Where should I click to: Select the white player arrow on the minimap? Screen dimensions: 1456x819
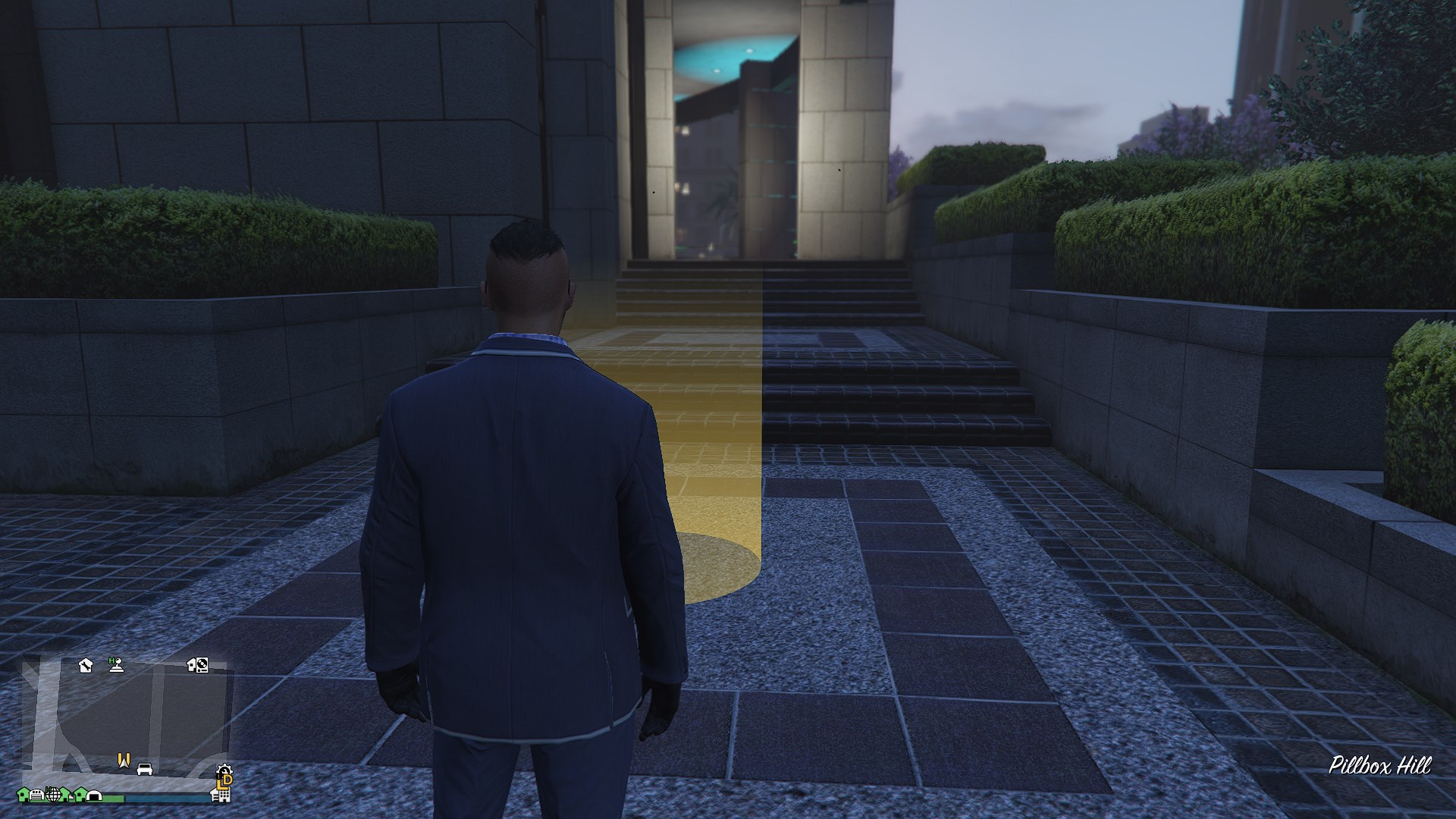click(x=125, y=764)
